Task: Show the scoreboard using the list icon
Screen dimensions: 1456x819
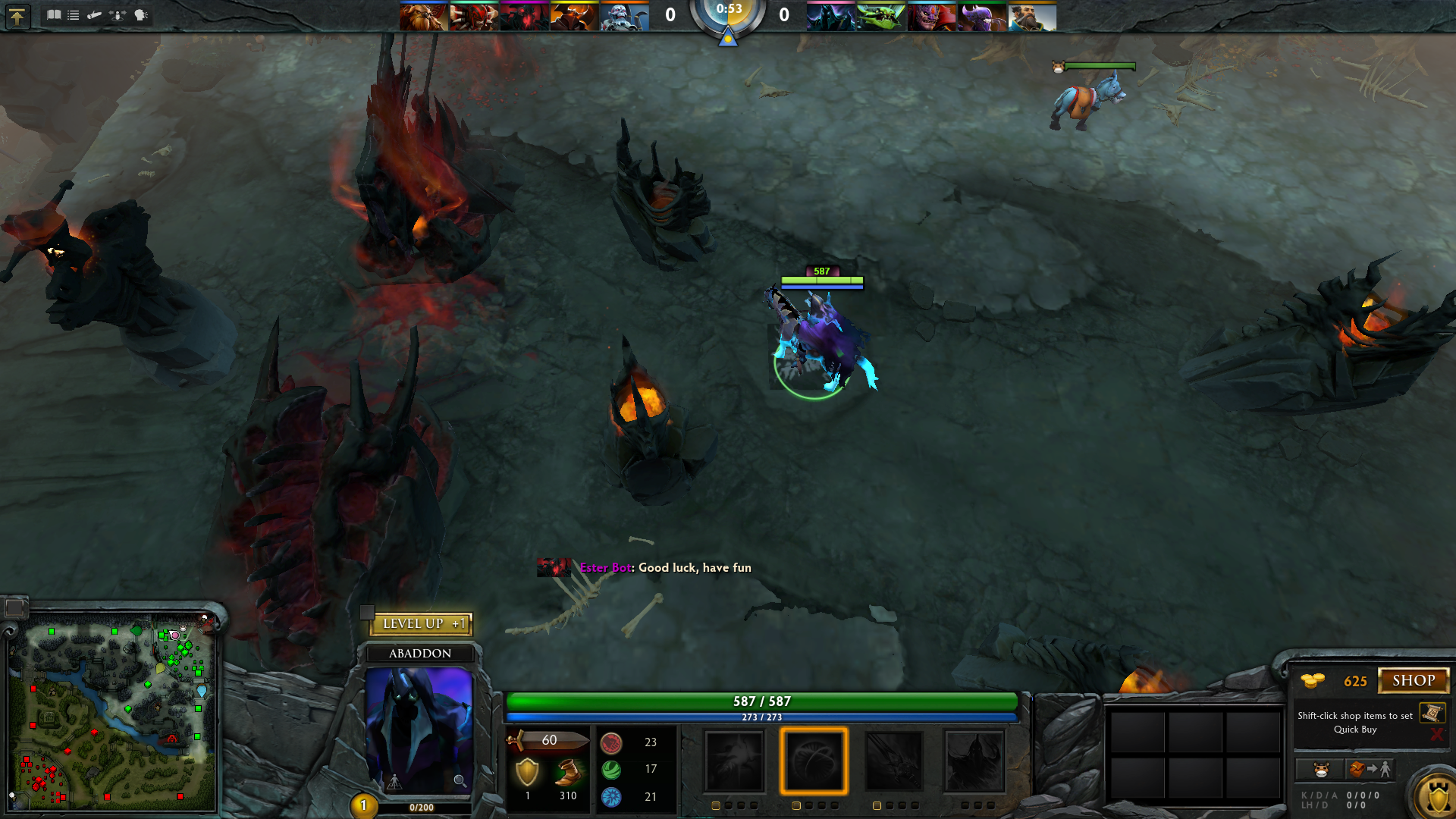Action: click(74, 14)
